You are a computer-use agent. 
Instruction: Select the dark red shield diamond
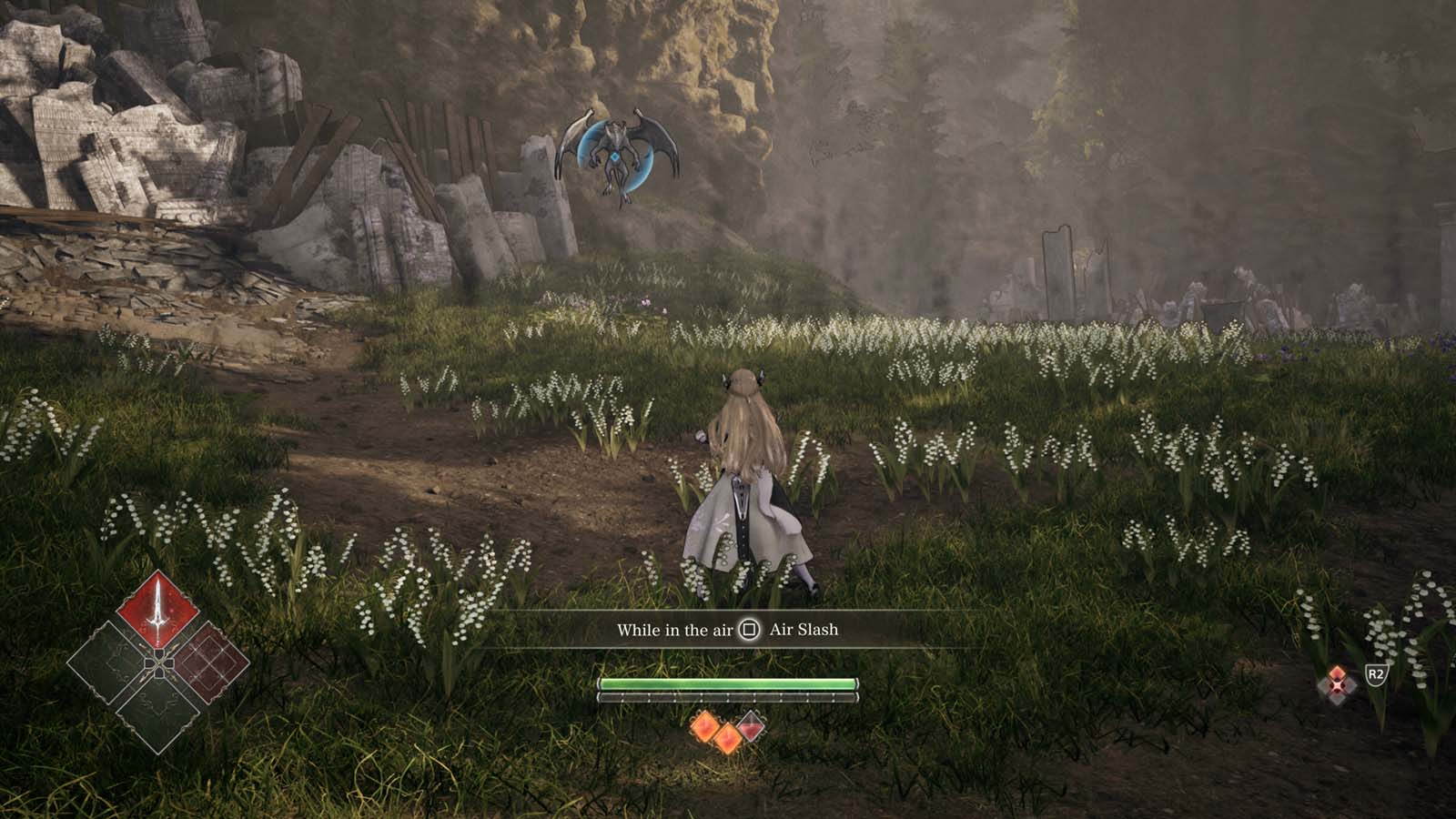point(209,662)
